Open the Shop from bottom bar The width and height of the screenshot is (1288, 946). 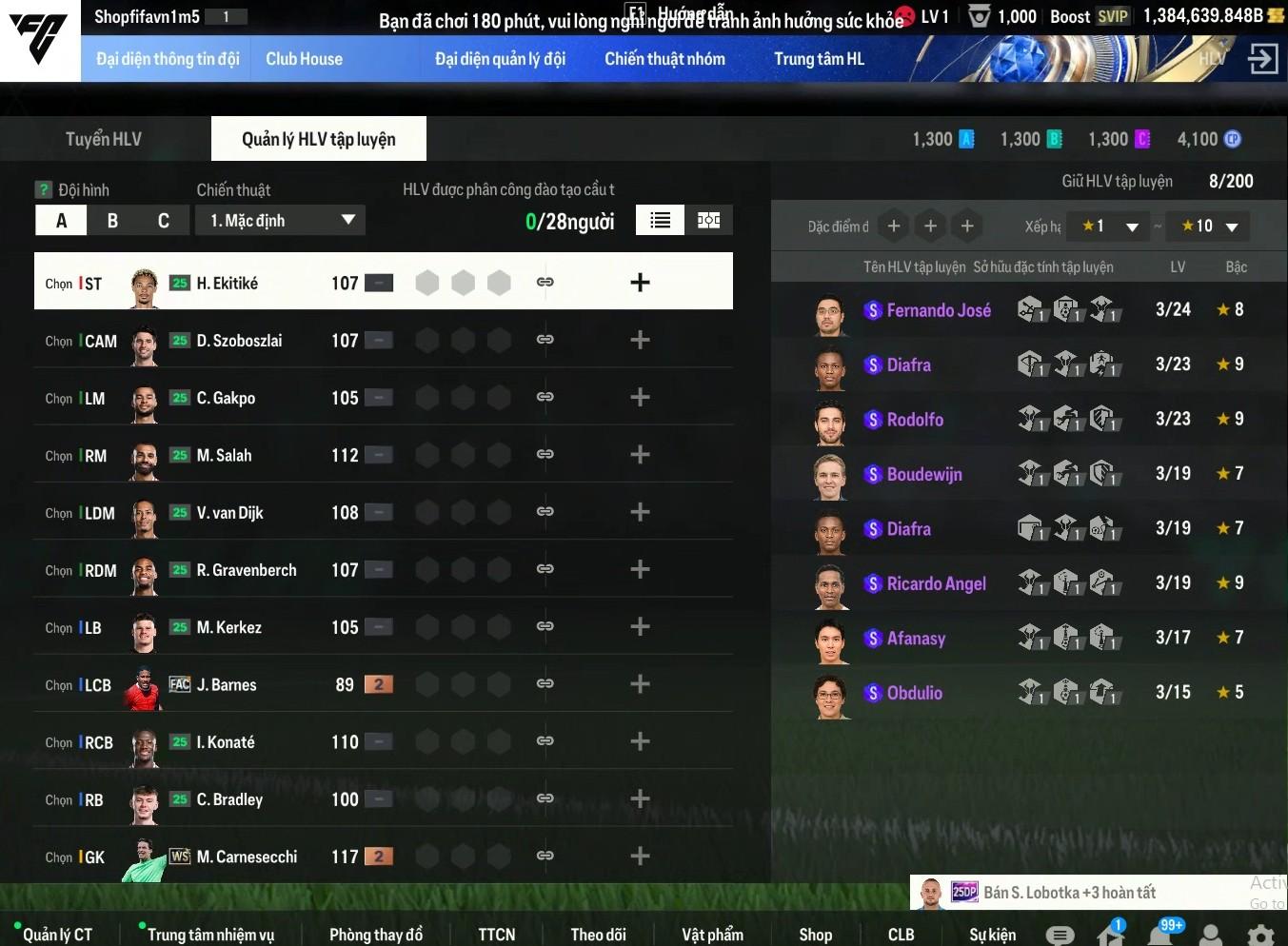[x=815, y=935]
